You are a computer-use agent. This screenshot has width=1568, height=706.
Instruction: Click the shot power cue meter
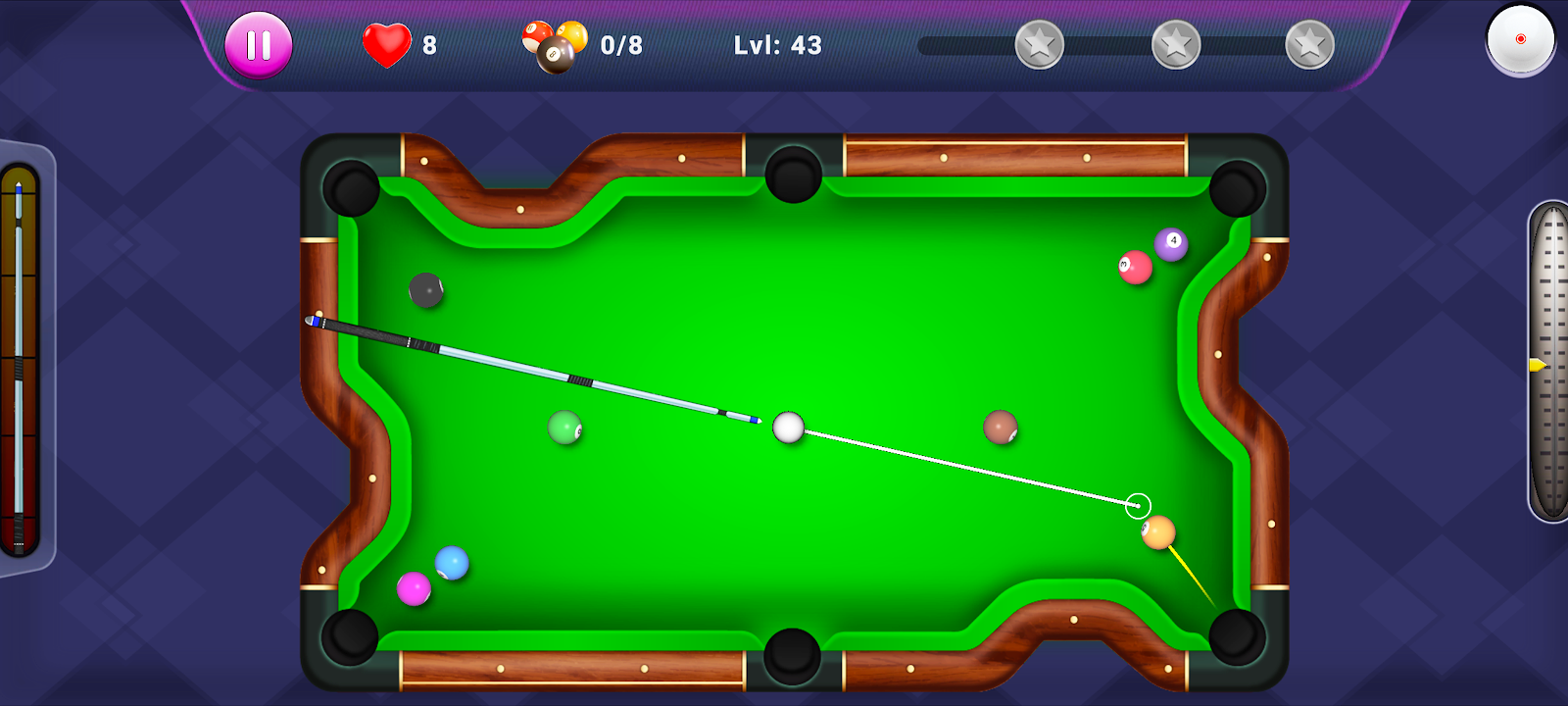coord(19,361)
